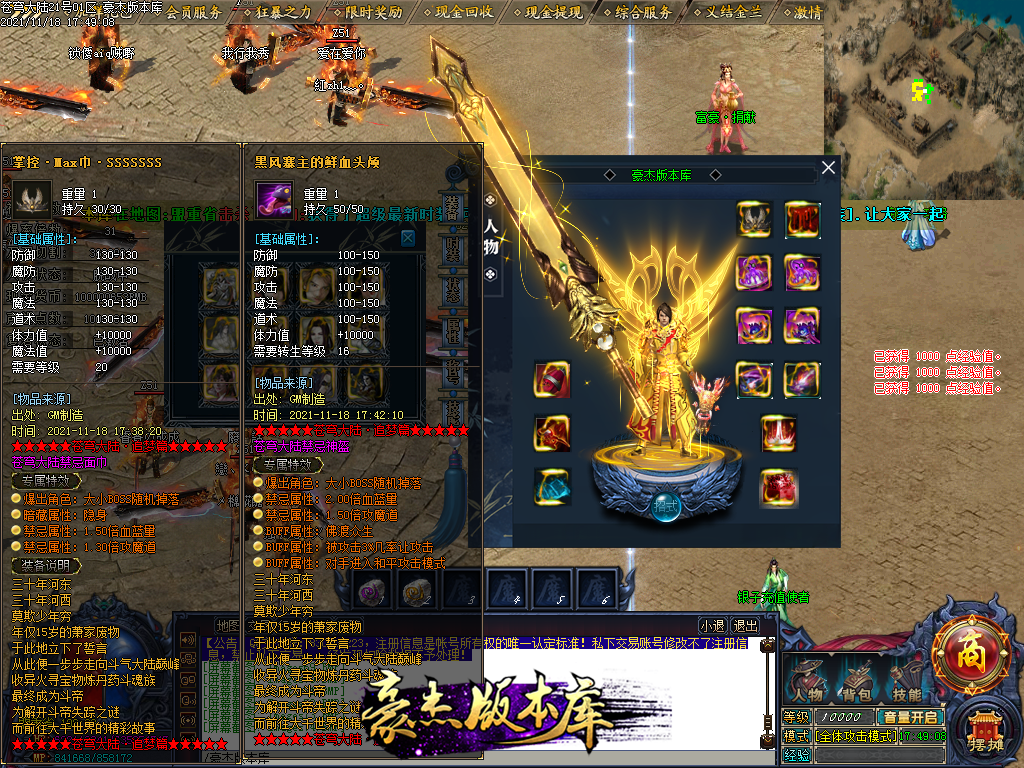Open the 摆摊 stall button

[984, 733]
